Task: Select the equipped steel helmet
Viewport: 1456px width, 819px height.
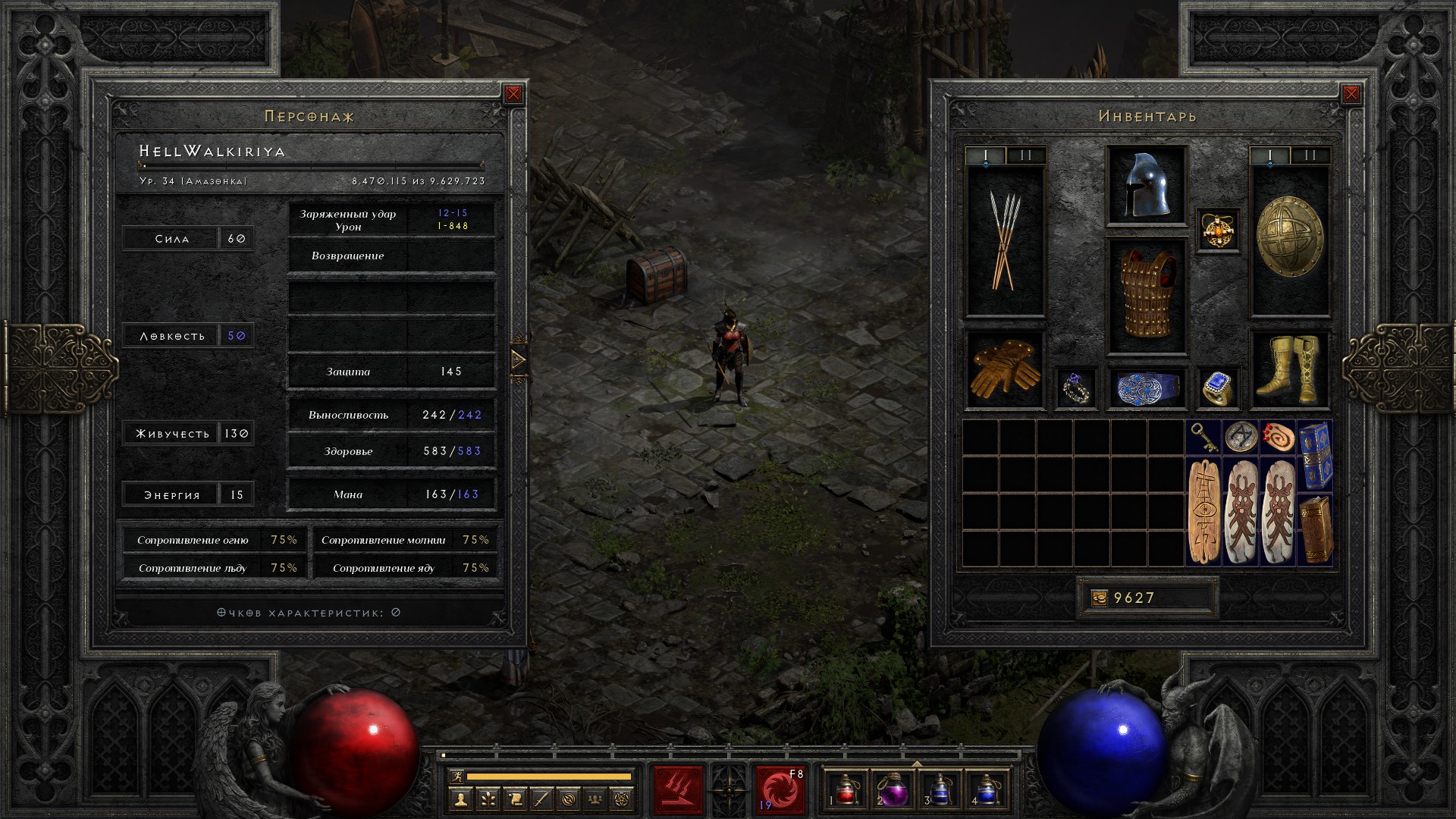Action: tap(1146, 187)
